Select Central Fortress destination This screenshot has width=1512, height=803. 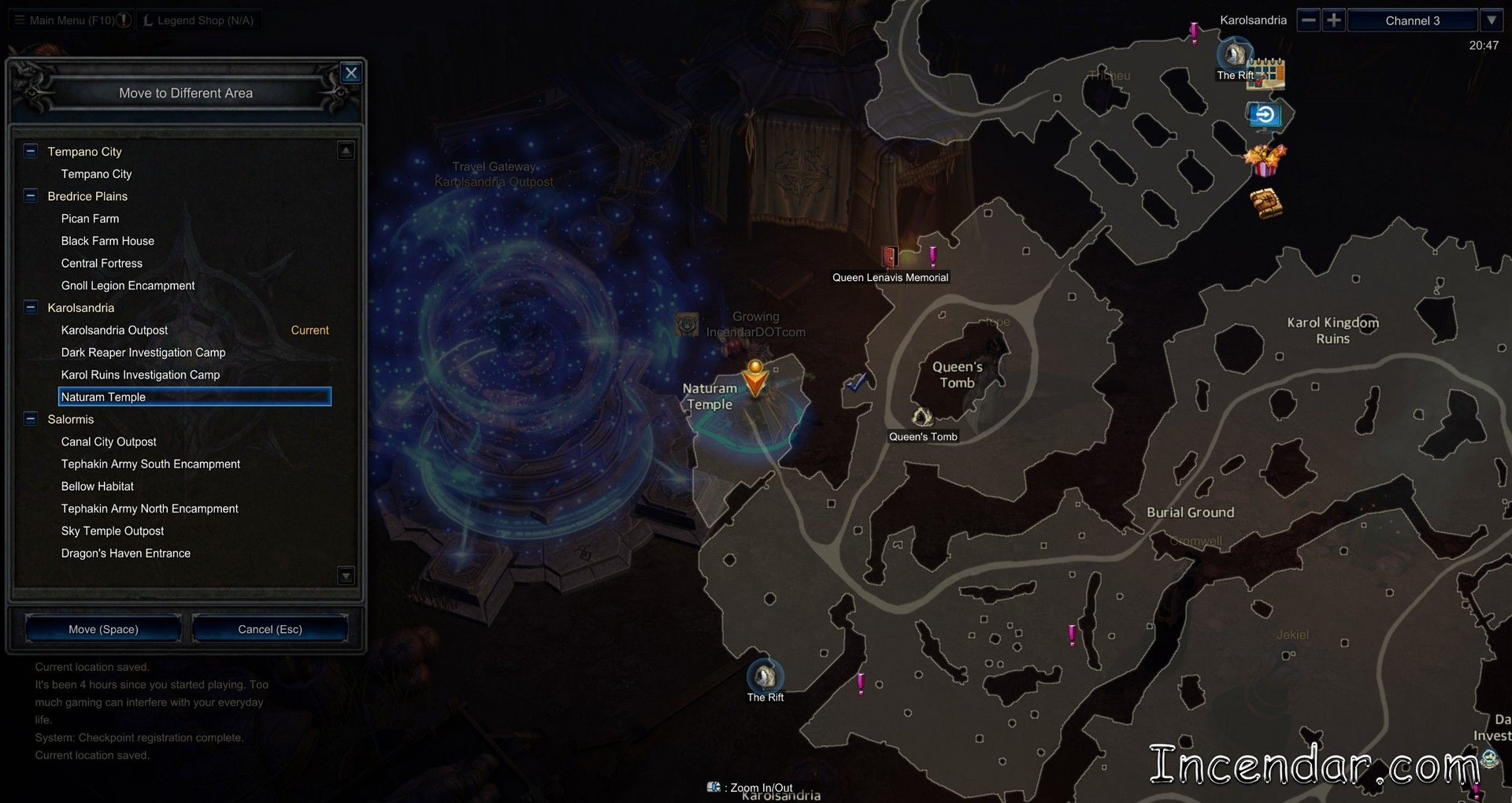(102, 264)
